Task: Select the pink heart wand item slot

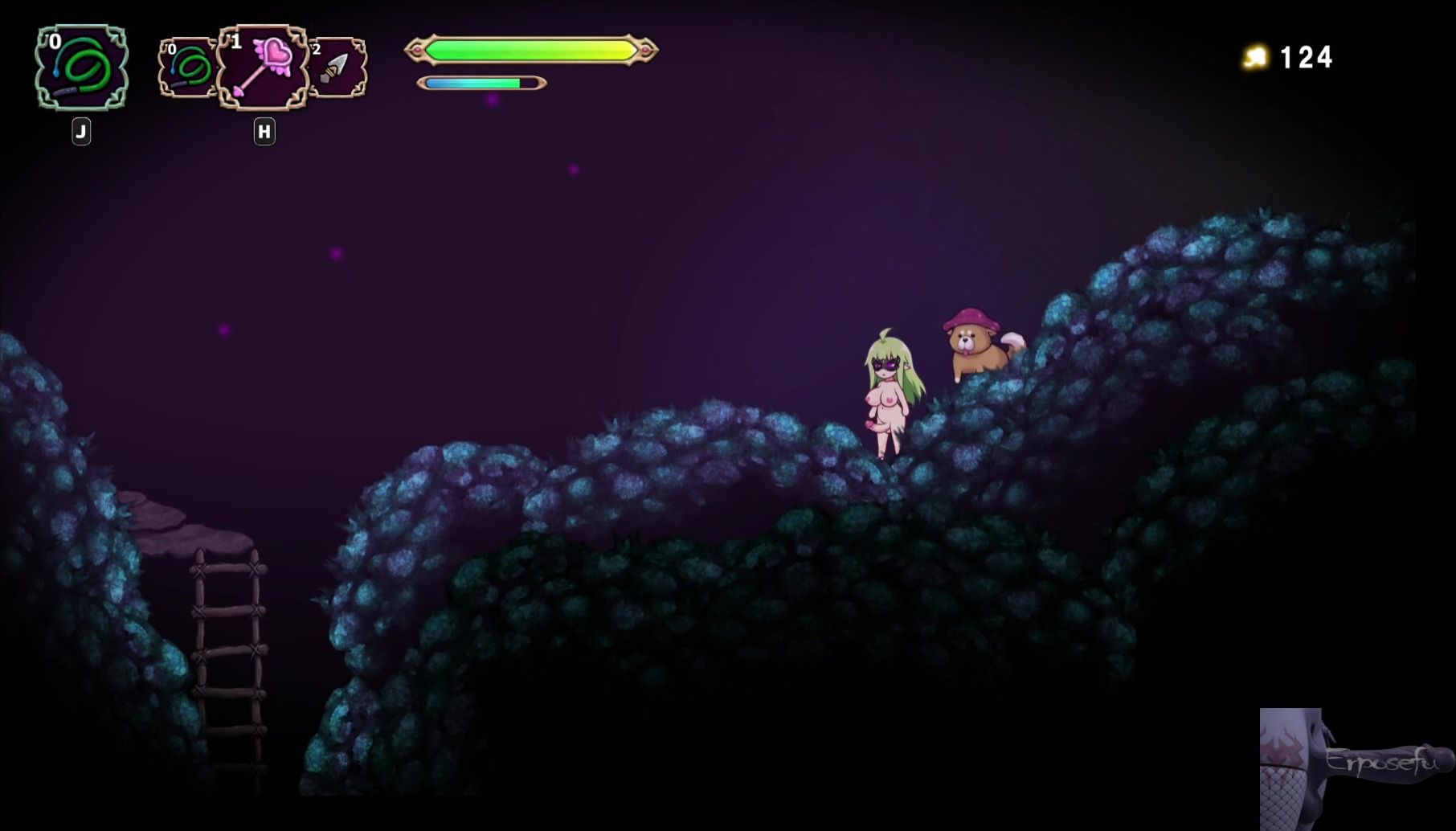Action: tap(264, 68)
